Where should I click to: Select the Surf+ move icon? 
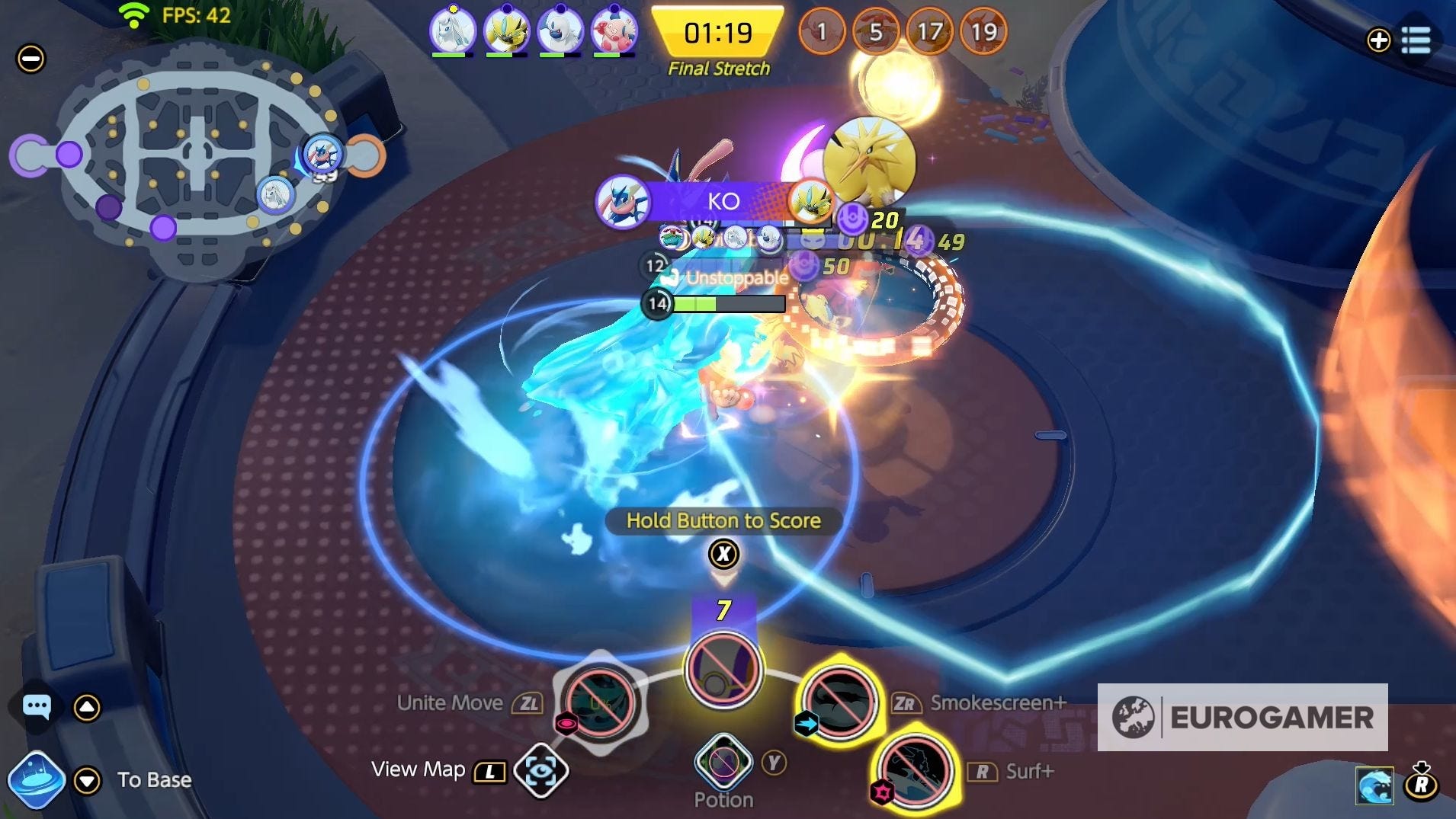[x=915, y=771]
